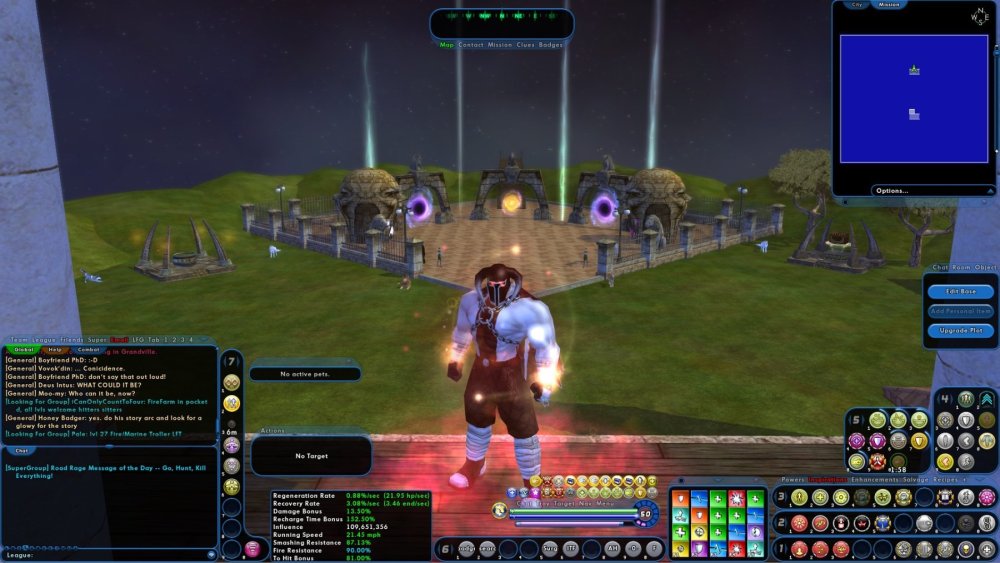Open the Contact list from the nav bar
This screenshot has height=563, width=1000.
[471, 45]
